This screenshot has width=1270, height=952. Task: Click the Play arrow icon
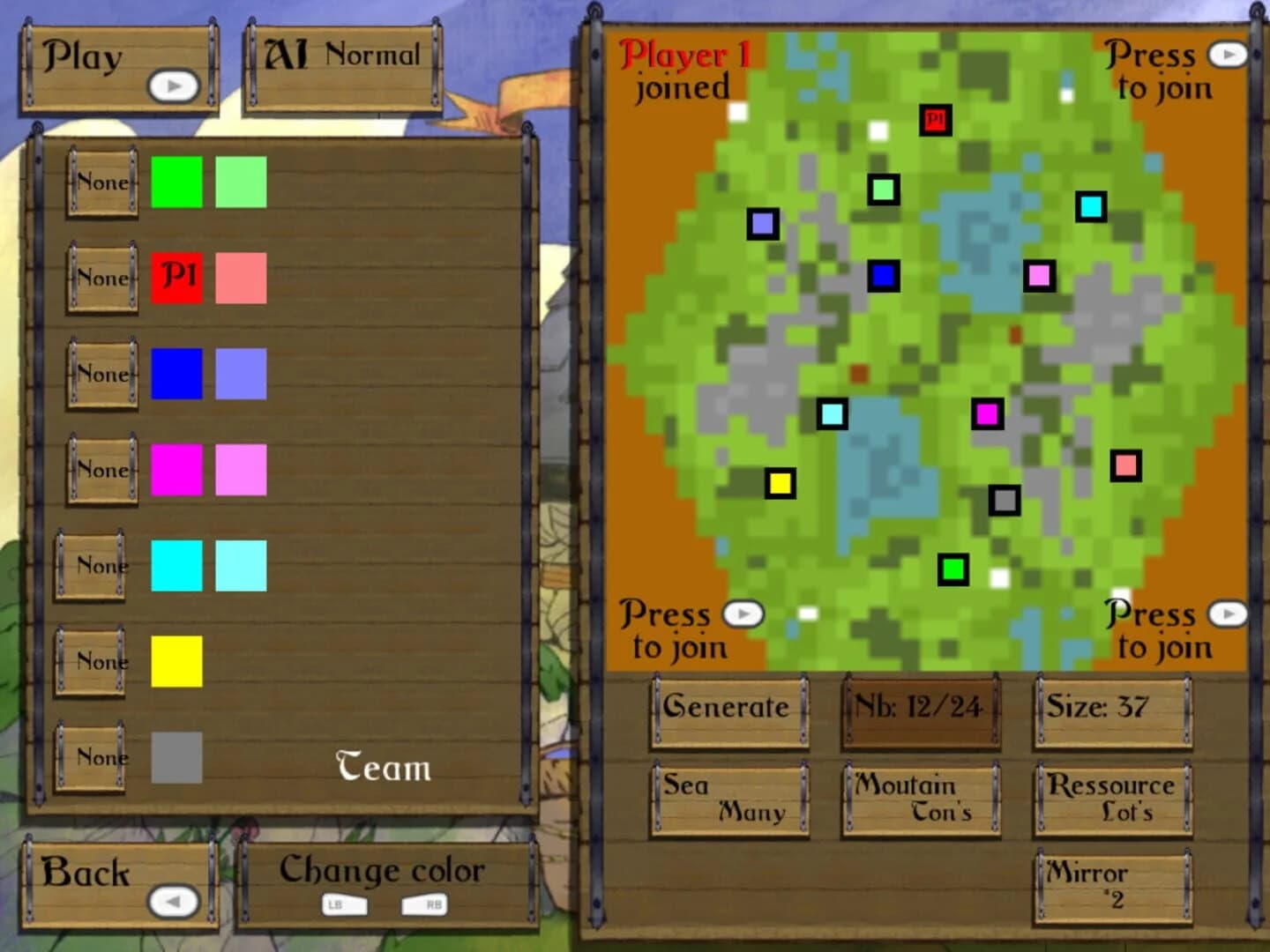174,85
